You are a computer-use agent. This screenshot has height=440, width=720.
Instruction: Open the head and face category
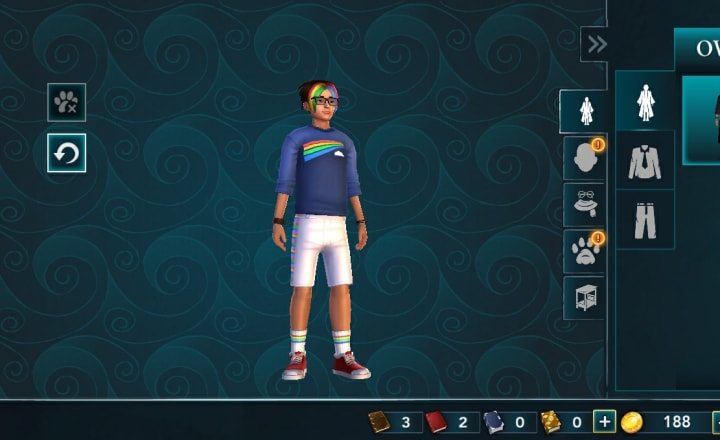(583, 157)
